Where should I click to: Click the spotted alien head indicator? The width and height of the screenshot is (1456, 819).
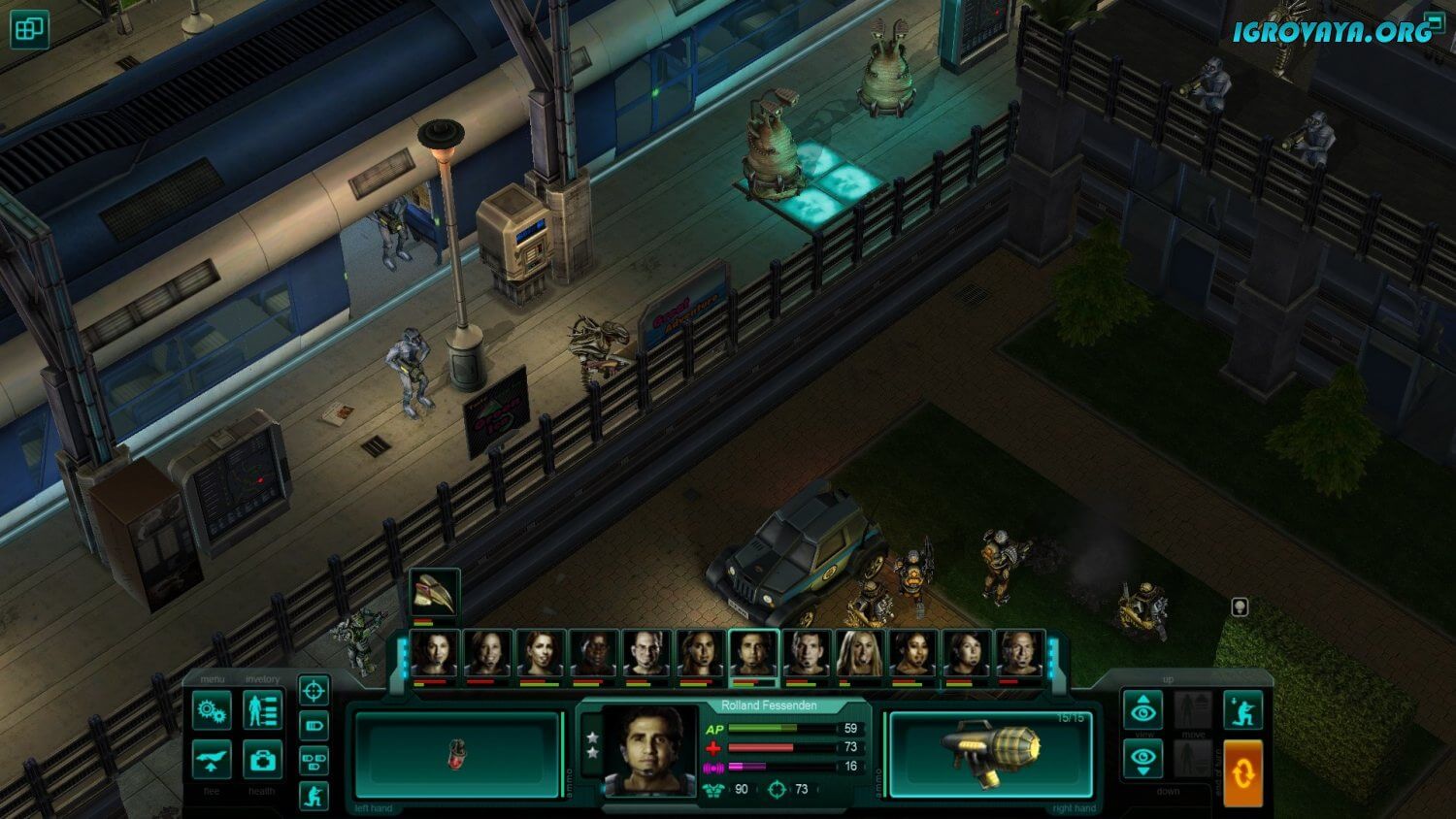click(434, 590)
